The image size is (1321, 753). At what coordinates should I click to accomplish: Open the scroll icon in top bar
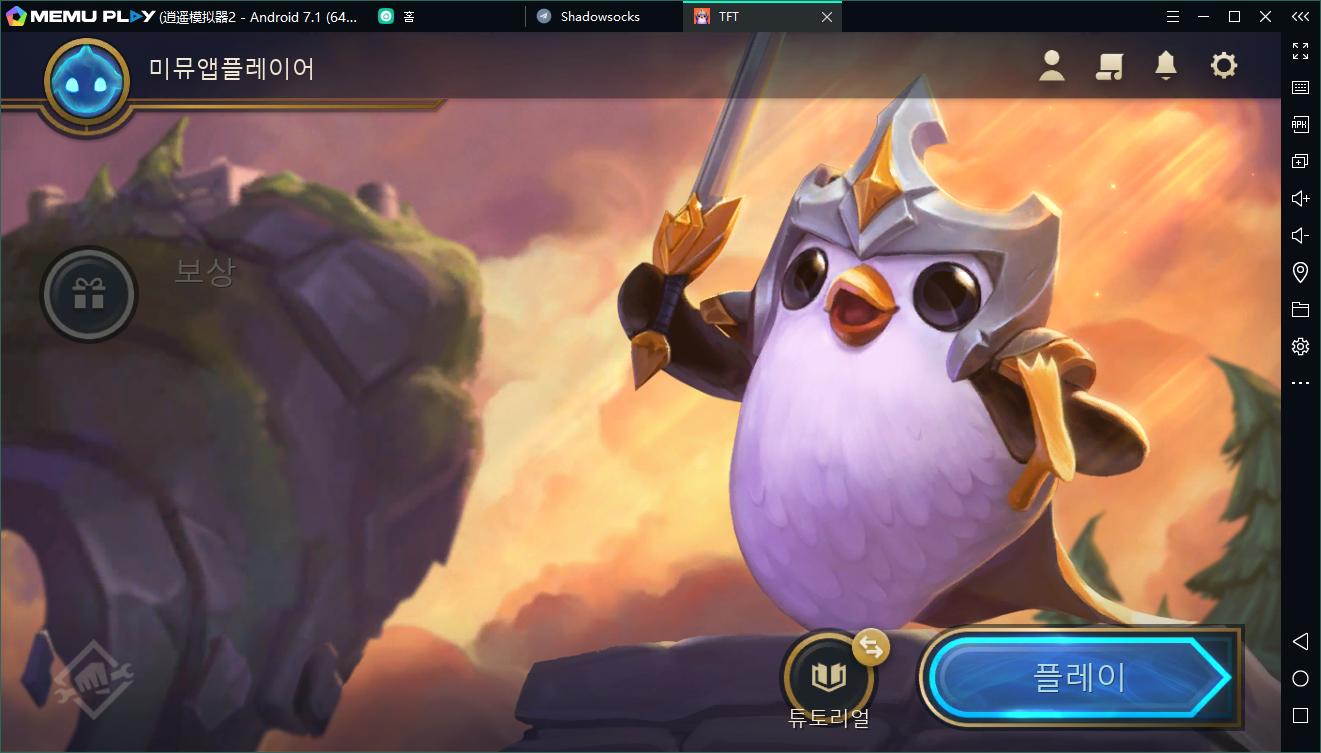(1109, 66)
